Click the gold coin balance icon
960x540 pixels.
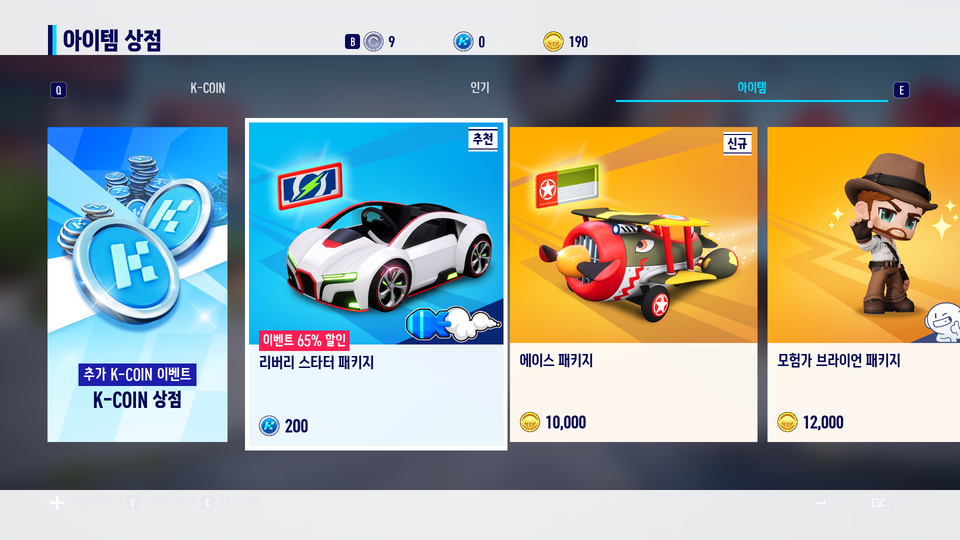(x=553, y=41)
